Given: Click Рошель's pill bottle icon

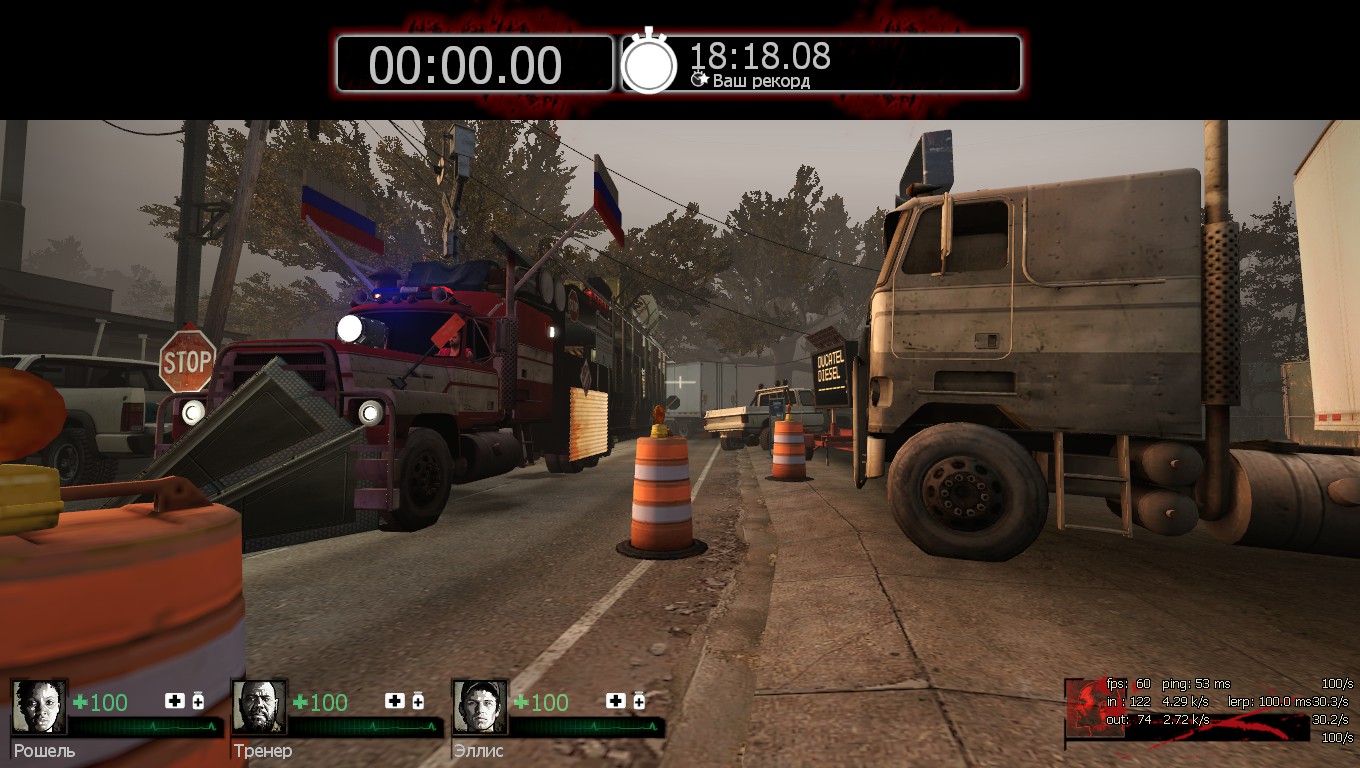Looking at the screenshot, I should pos(198,701).
